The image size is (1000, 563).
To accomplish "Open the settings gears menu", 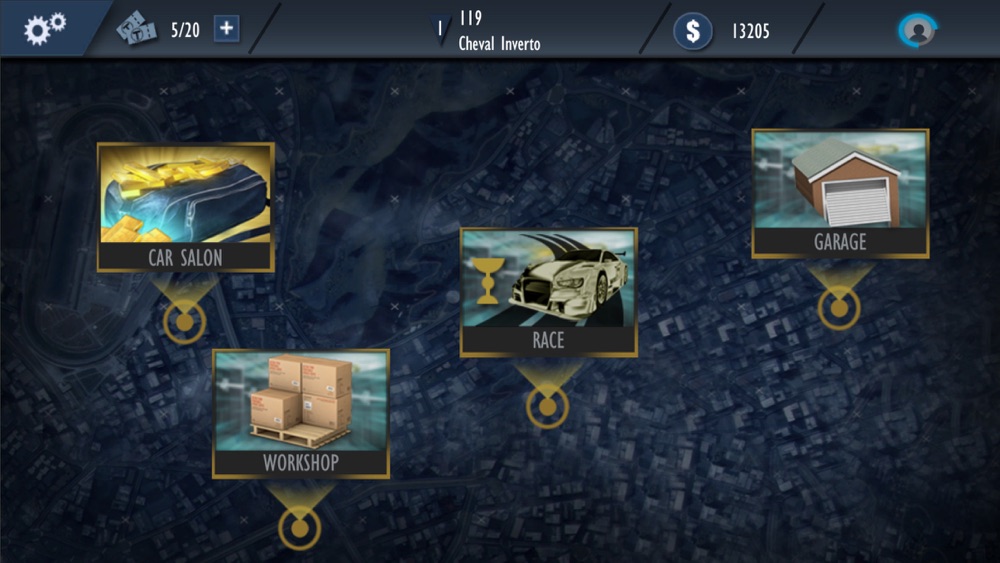I will click(44, 29).
